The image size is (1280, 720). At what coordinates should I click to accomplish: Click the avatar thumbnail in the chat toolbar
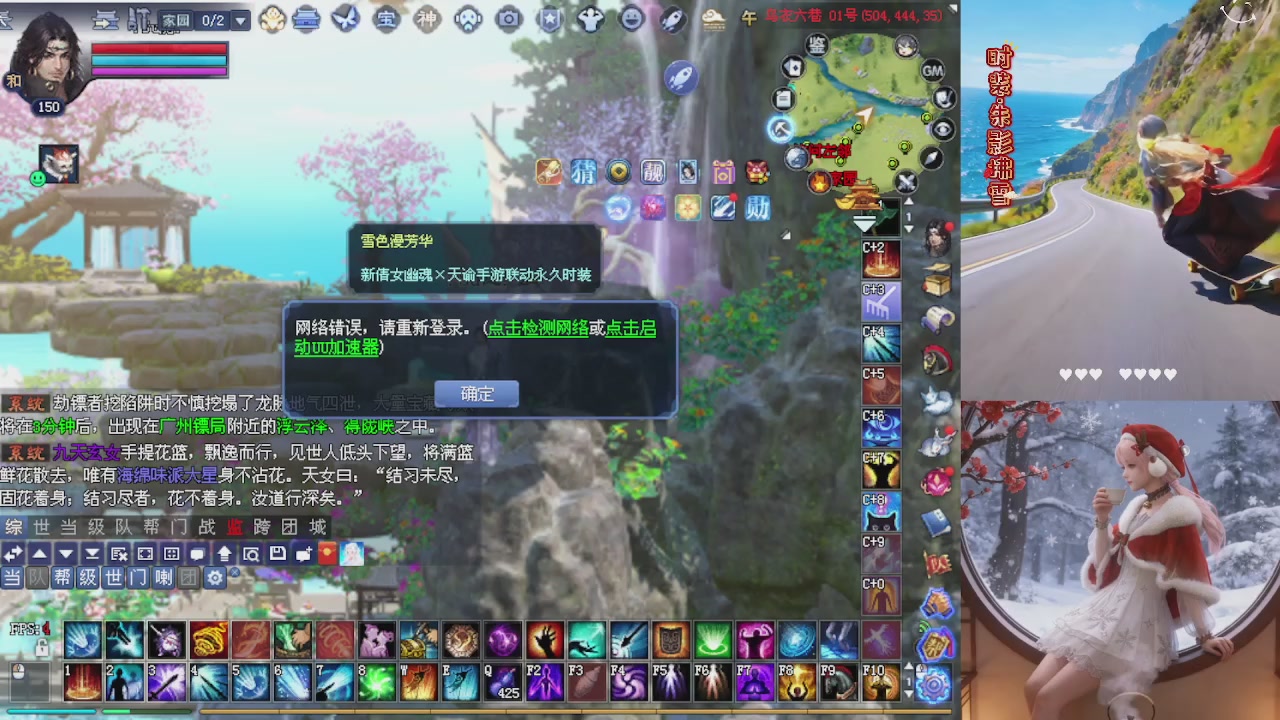pyautogui.click(x=352, y=554)
